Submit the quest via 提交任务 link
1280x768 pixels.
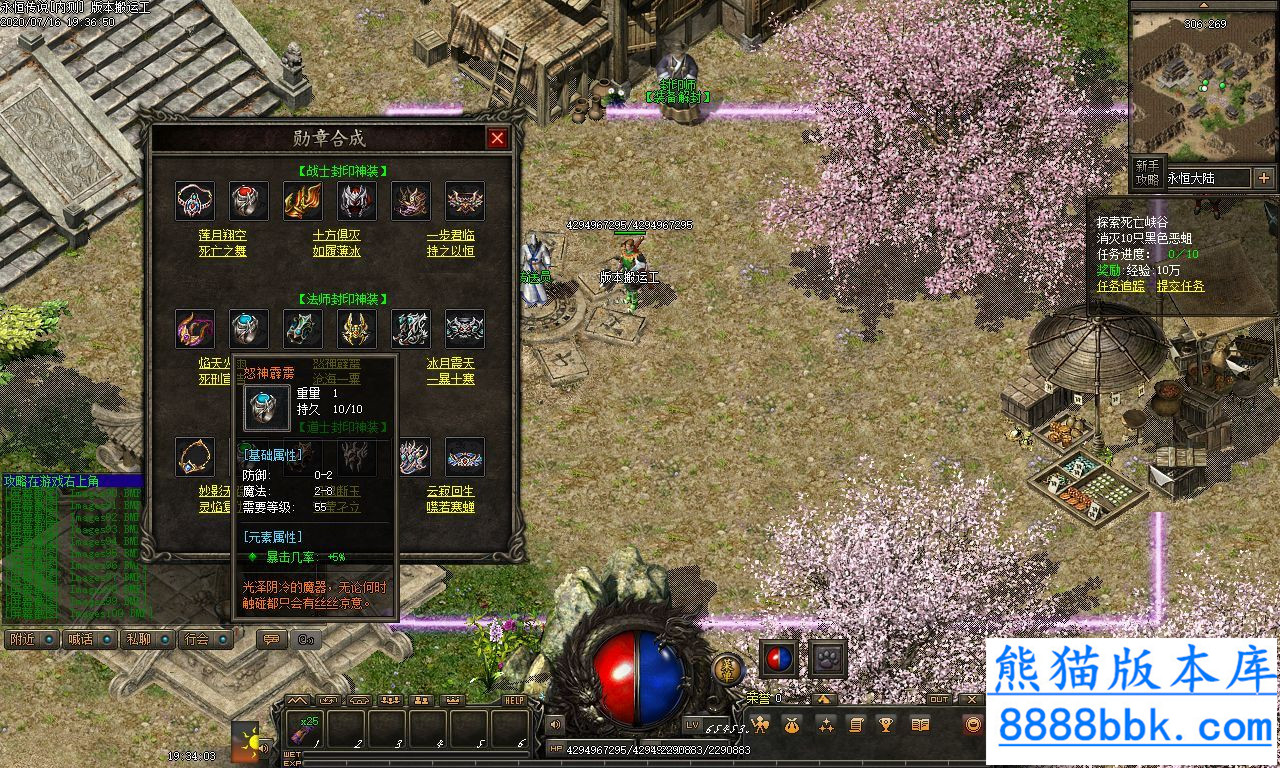pyautogui.click(x=1181, y=286)
